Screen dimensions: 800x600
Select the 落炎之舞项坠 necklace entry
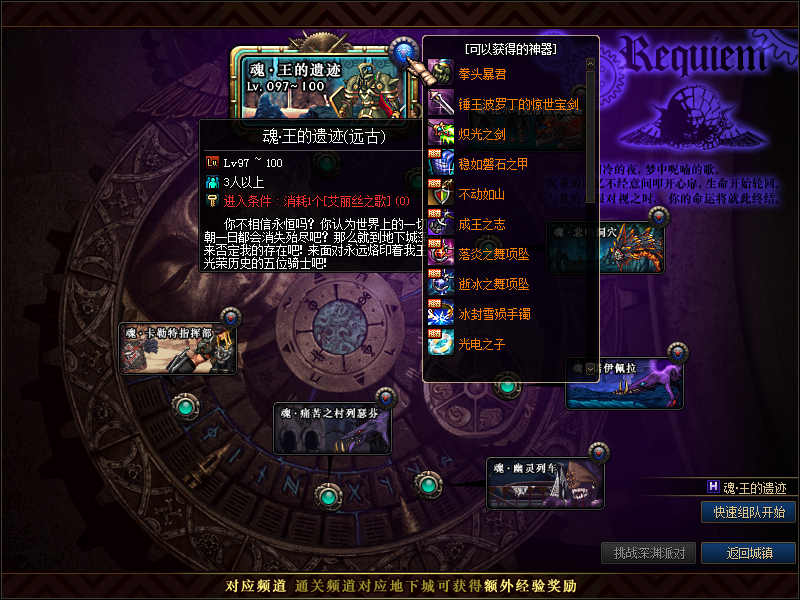click(x=493, y=254)
